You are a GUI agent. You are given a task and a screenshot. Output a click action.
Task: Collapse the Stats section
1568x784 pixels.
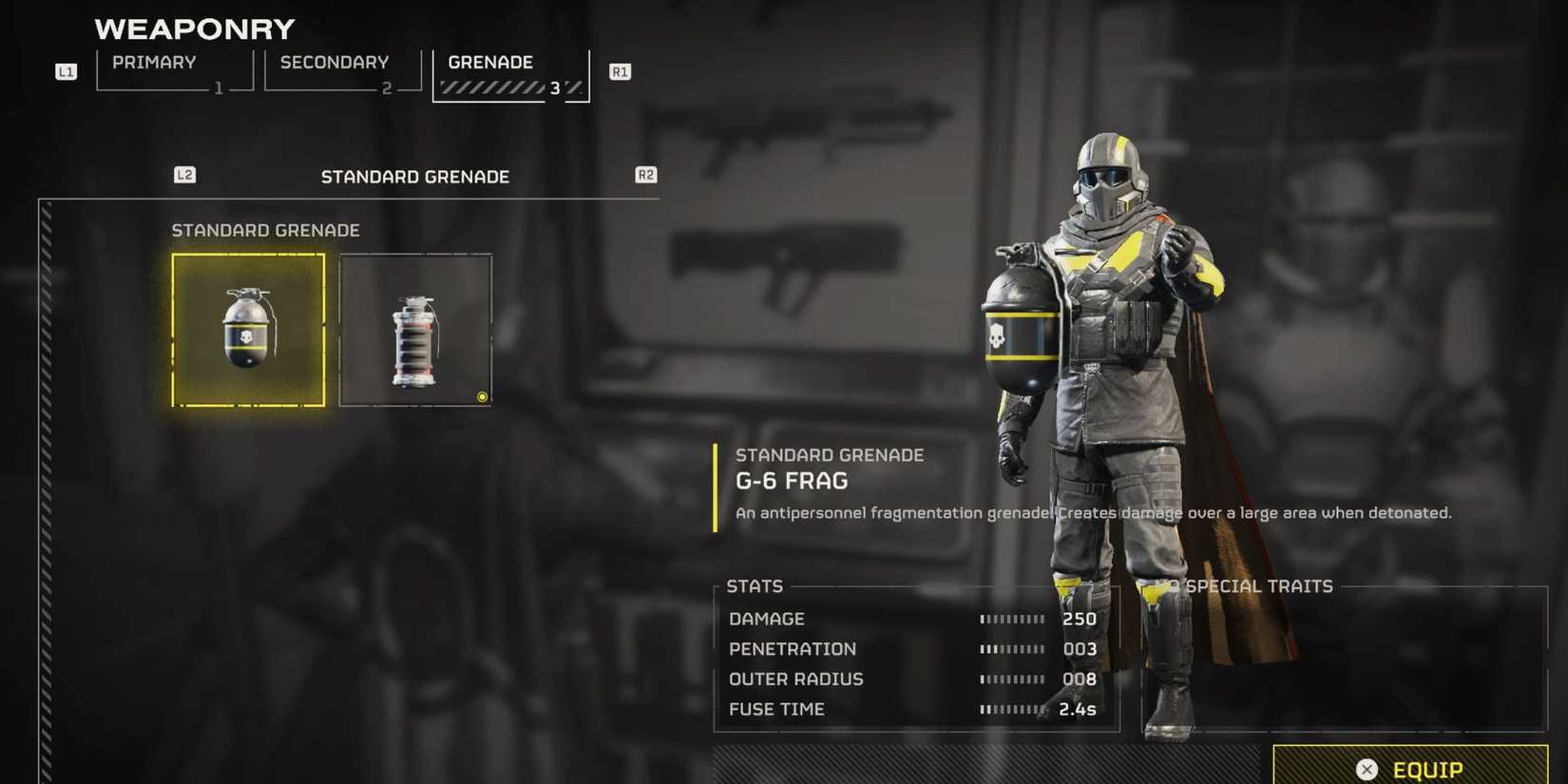coord(755,586)
